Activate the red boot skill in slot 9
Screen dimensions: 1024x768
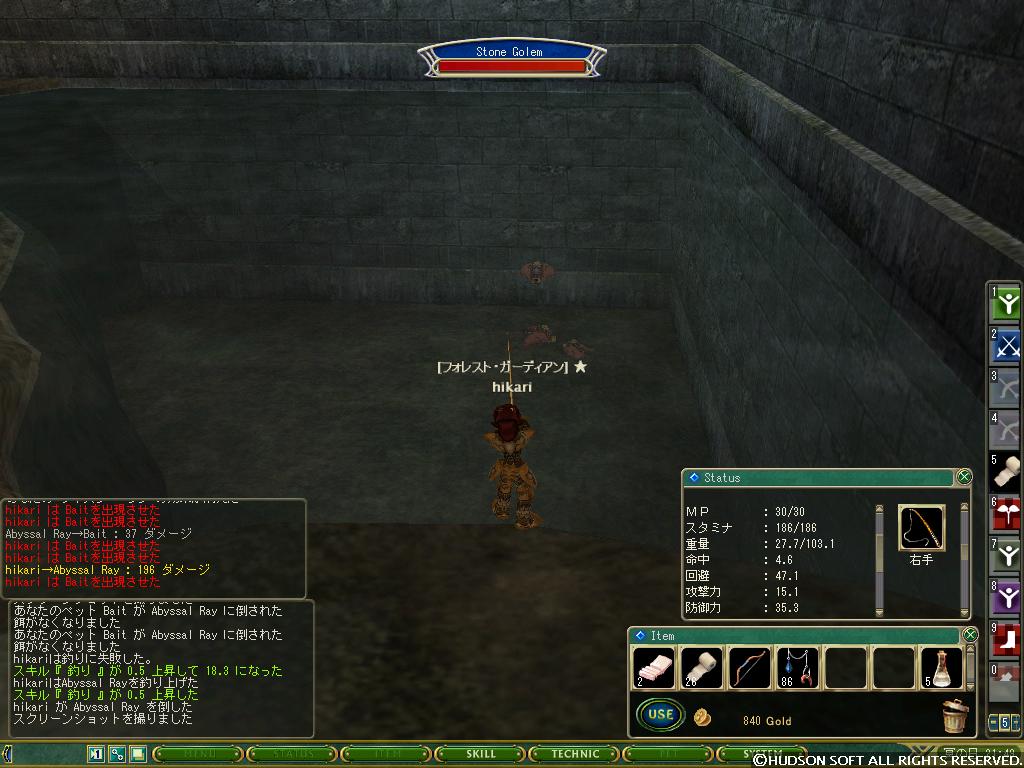coord(1006,640)
